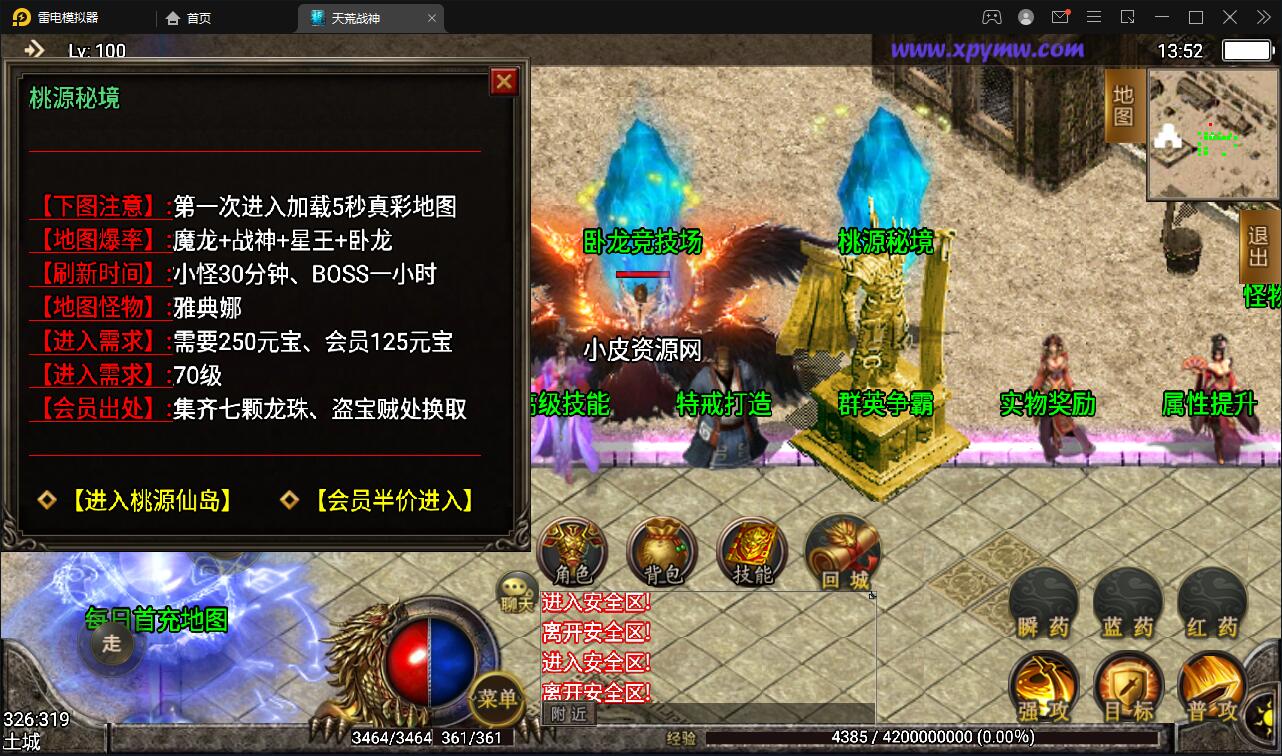1282x756 pixels.
Task: Open the 聊天 chat bubble icon
Action: pyautogui.click(x=514, y=592)
